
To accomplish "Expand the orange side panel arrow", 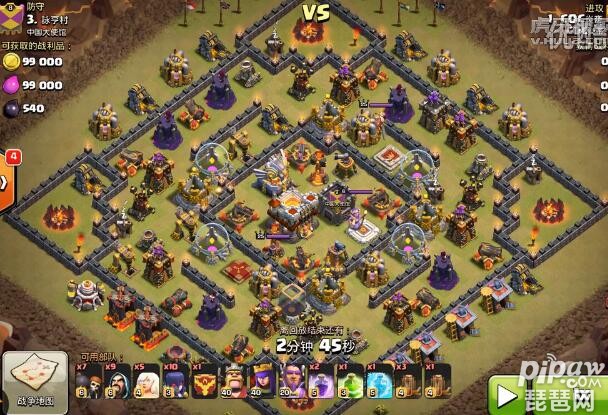I will coord(5,182).
